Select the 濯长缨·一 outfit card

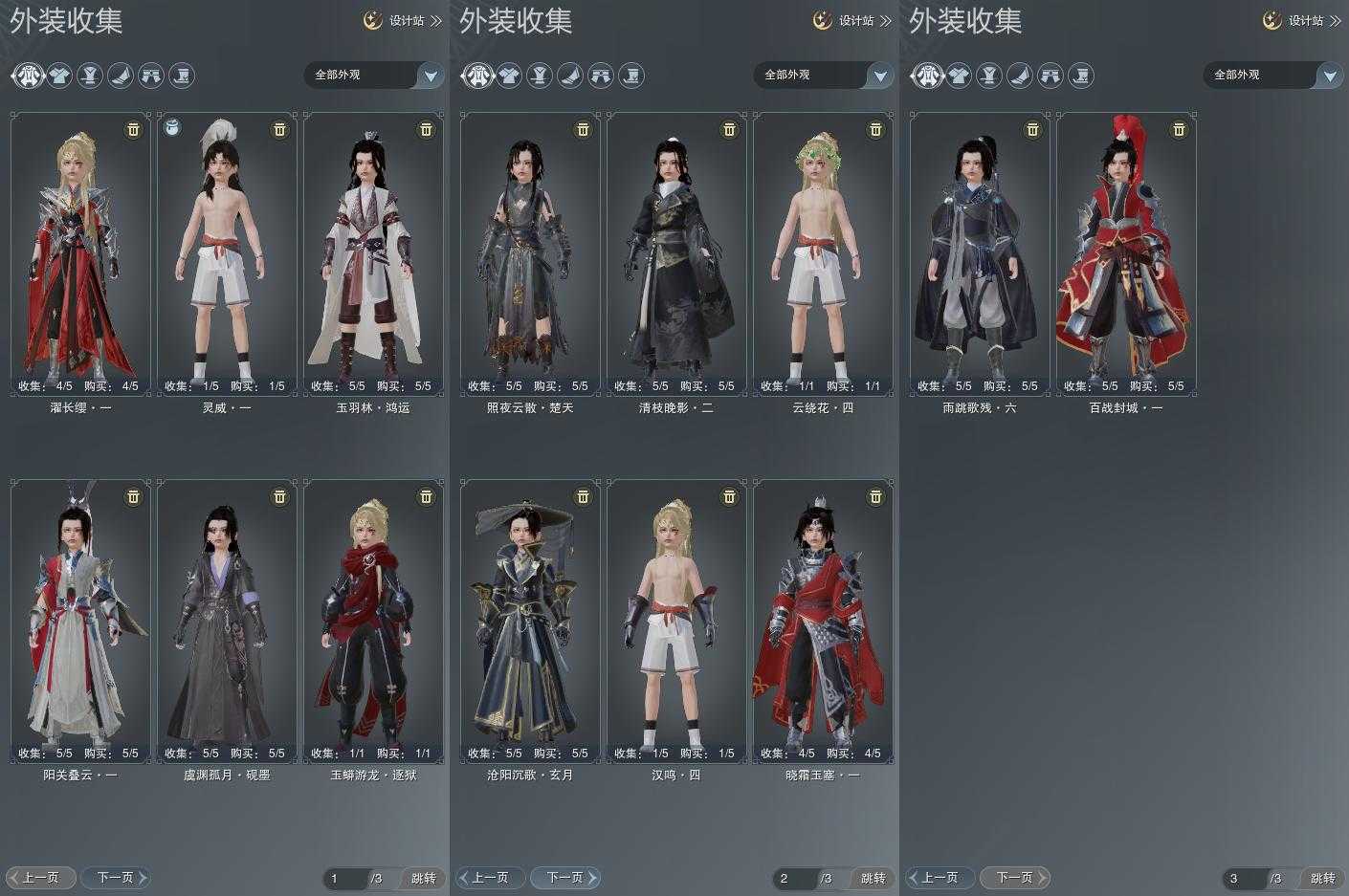coord(80,253)
